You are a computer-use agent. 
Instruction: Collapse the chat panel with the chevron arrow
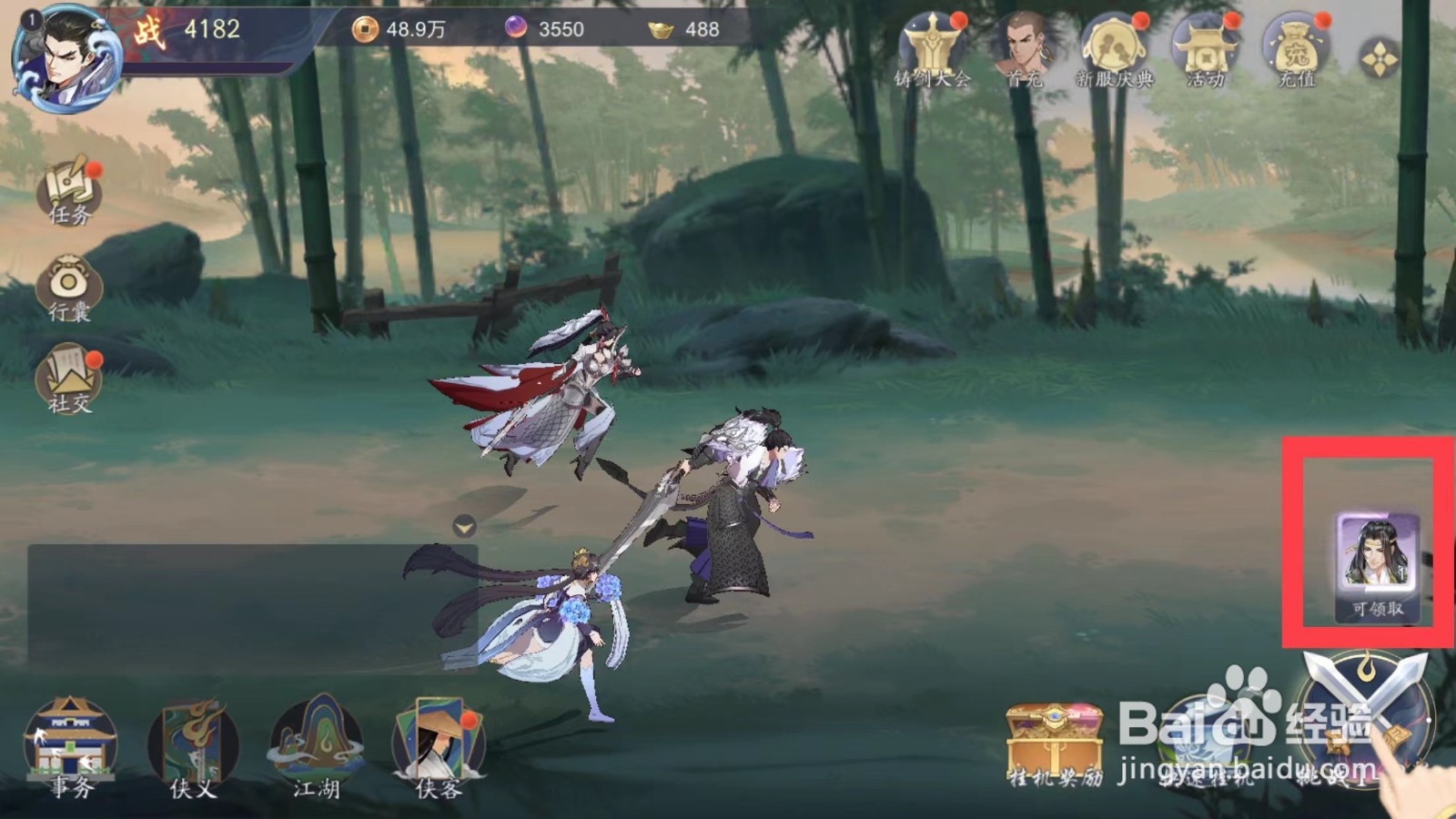tap(464, 525)
